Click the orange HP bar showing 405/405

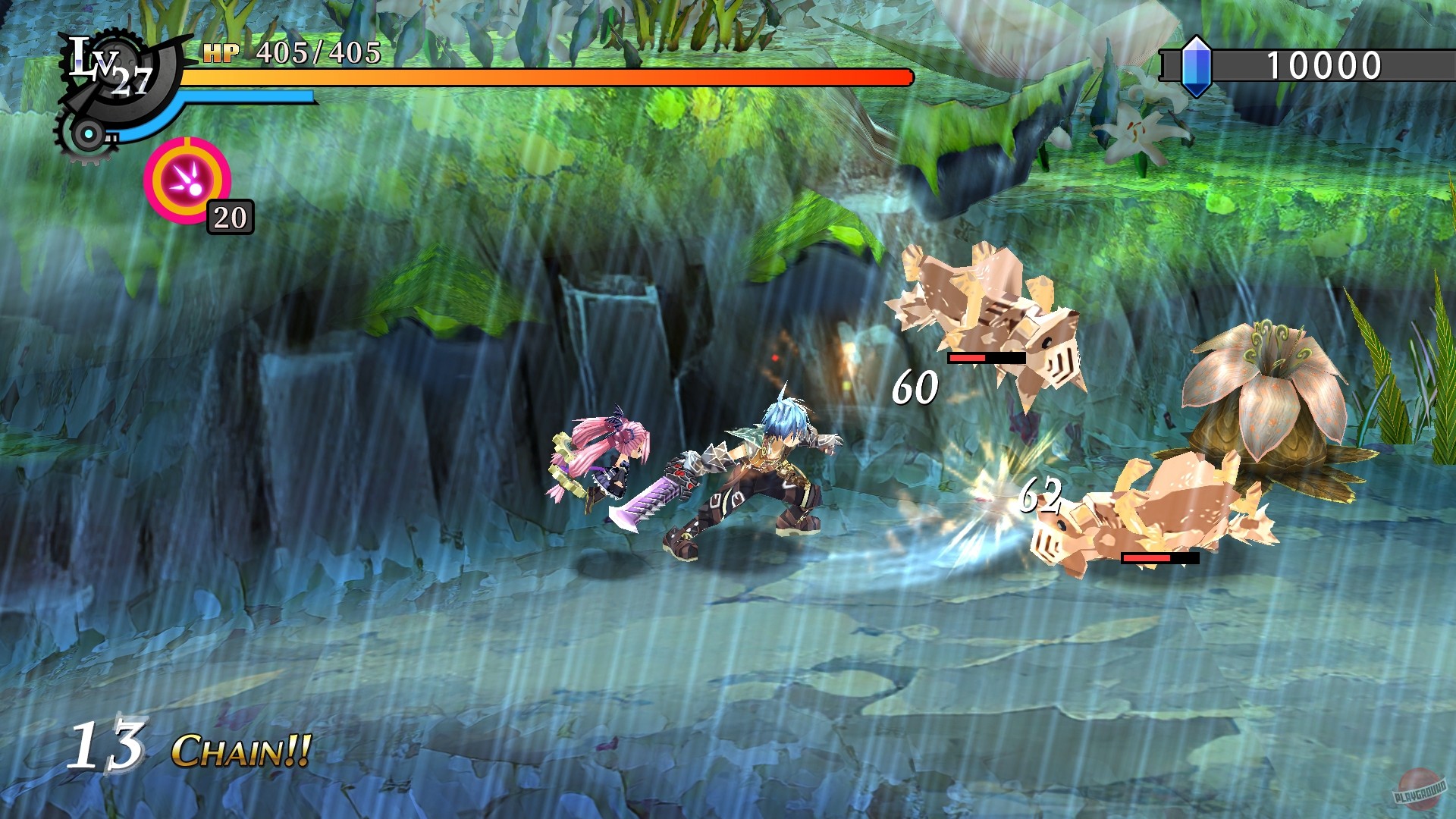point(531,76)
